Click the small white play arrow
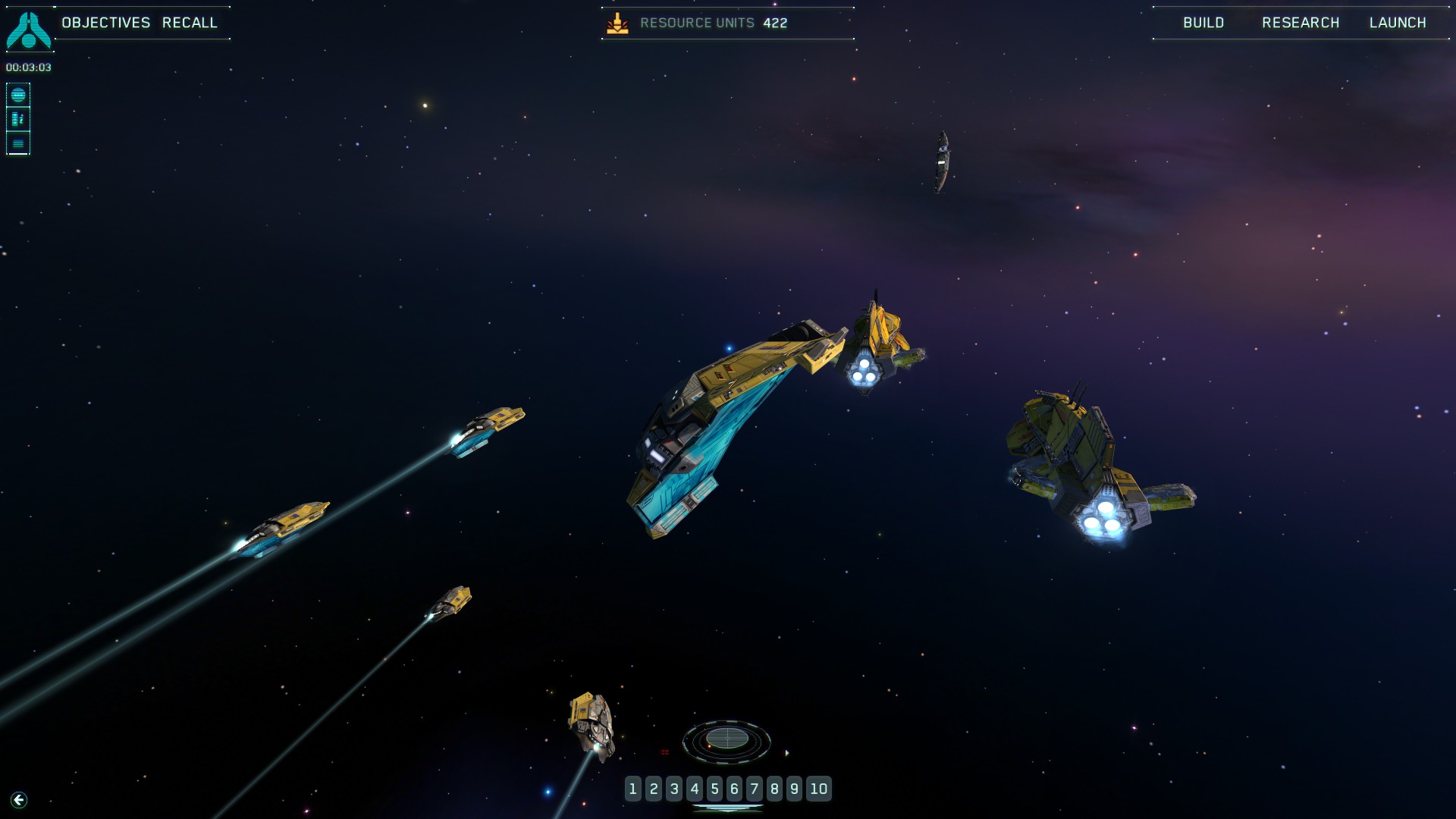Image resolution: width=1456 pixels, height=819 pixels. pyautogui.click(x=787, y=753)
